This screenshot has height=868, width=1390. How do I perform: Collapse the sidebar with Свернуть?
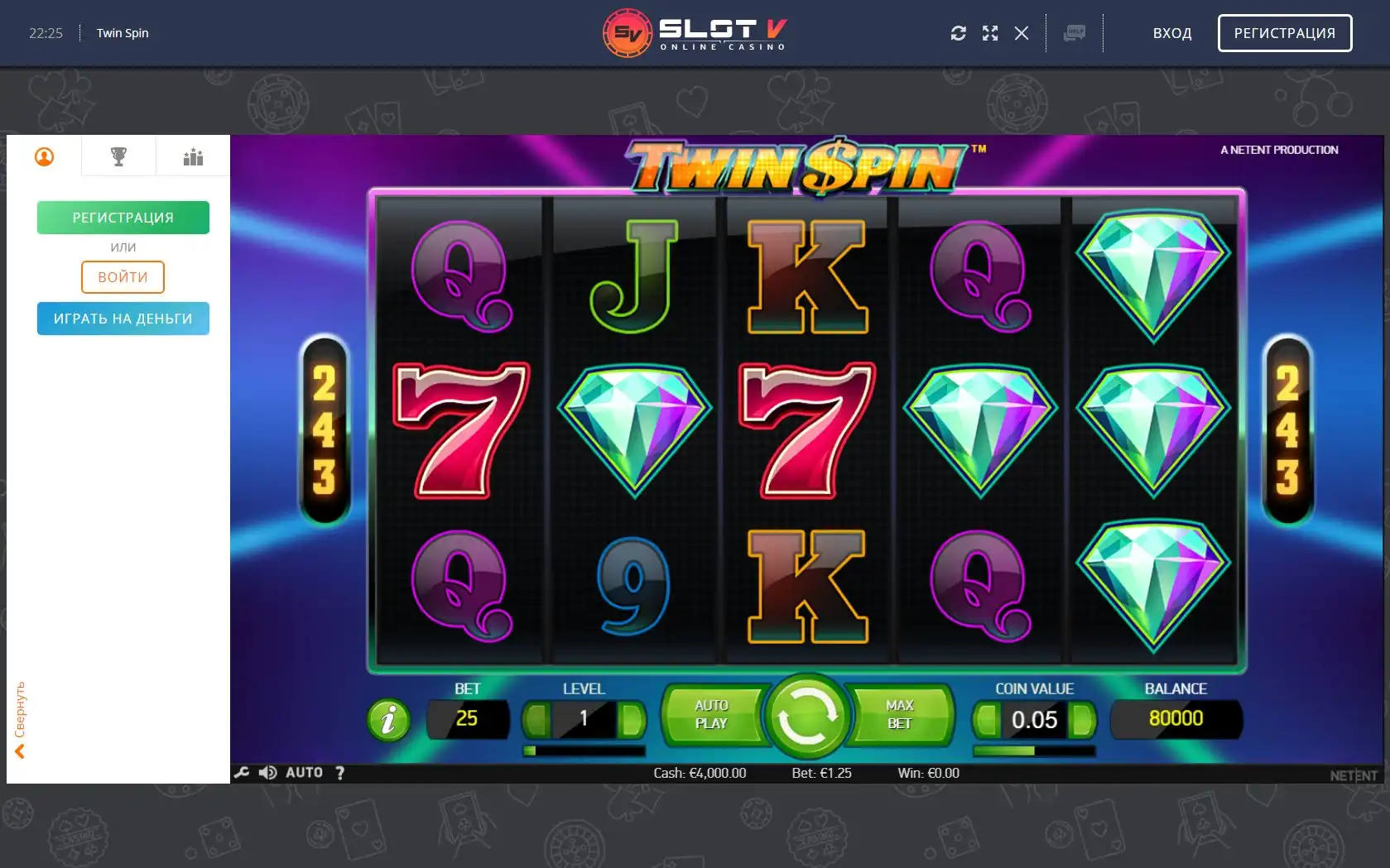click(x=20, y=720)
